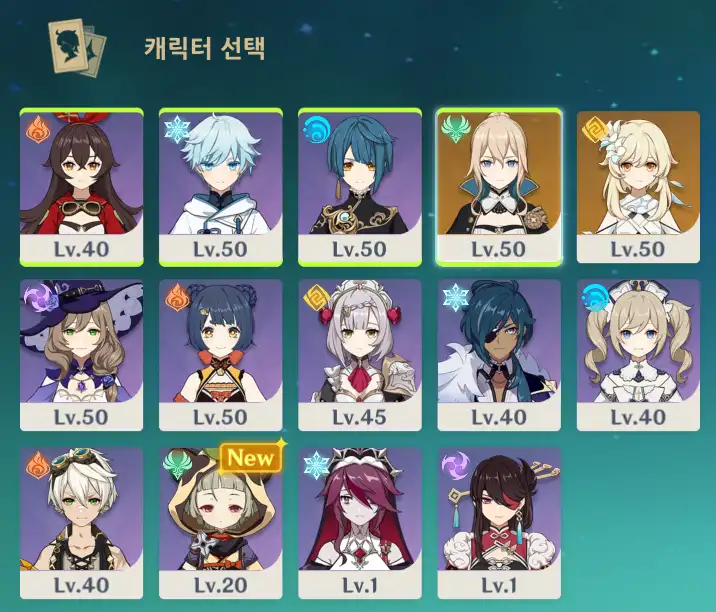Choose the blonde Traveler Lumine card

[x=638, y=187]
